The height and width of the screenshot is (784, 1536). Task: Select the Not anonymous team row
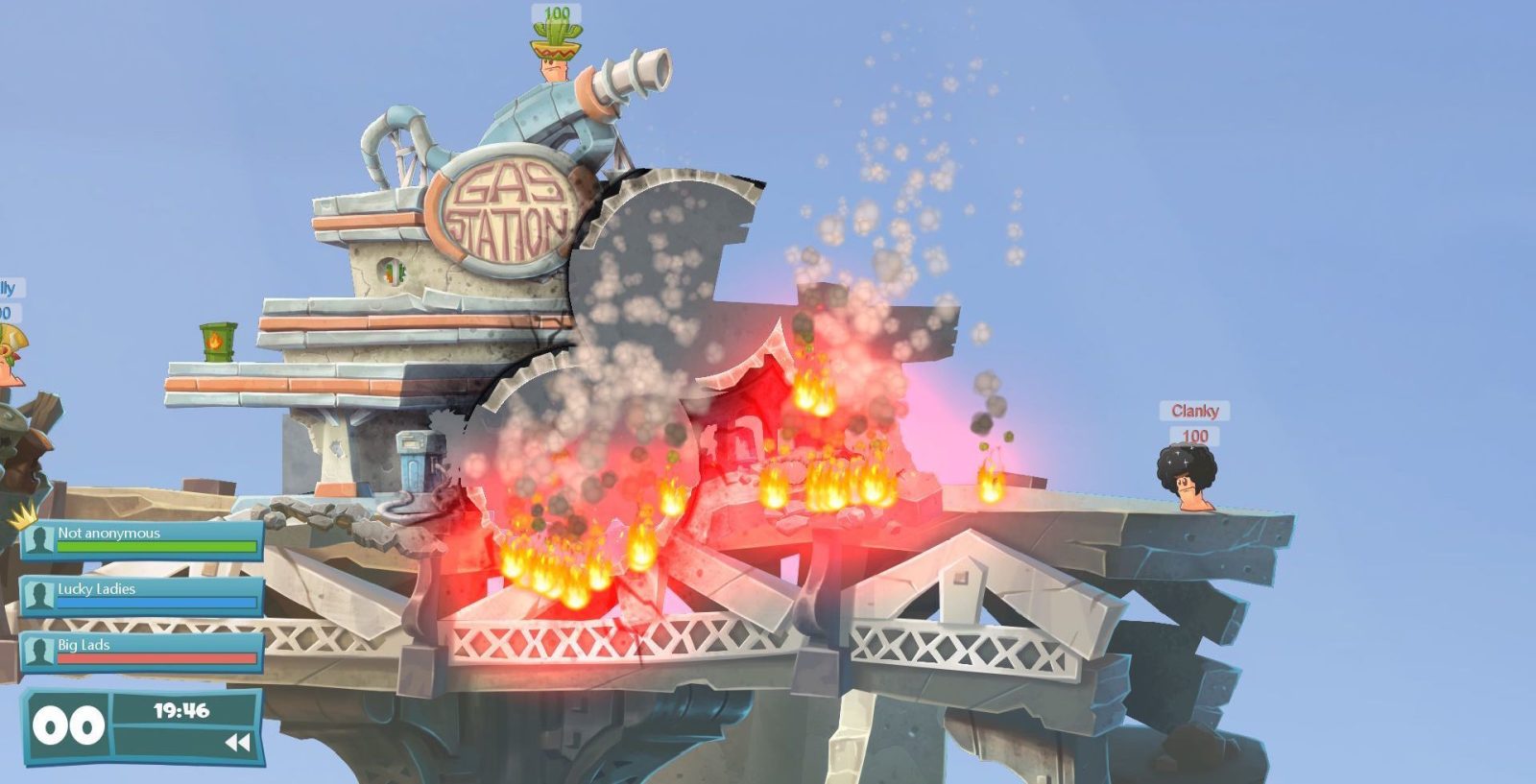coord(142,540)
